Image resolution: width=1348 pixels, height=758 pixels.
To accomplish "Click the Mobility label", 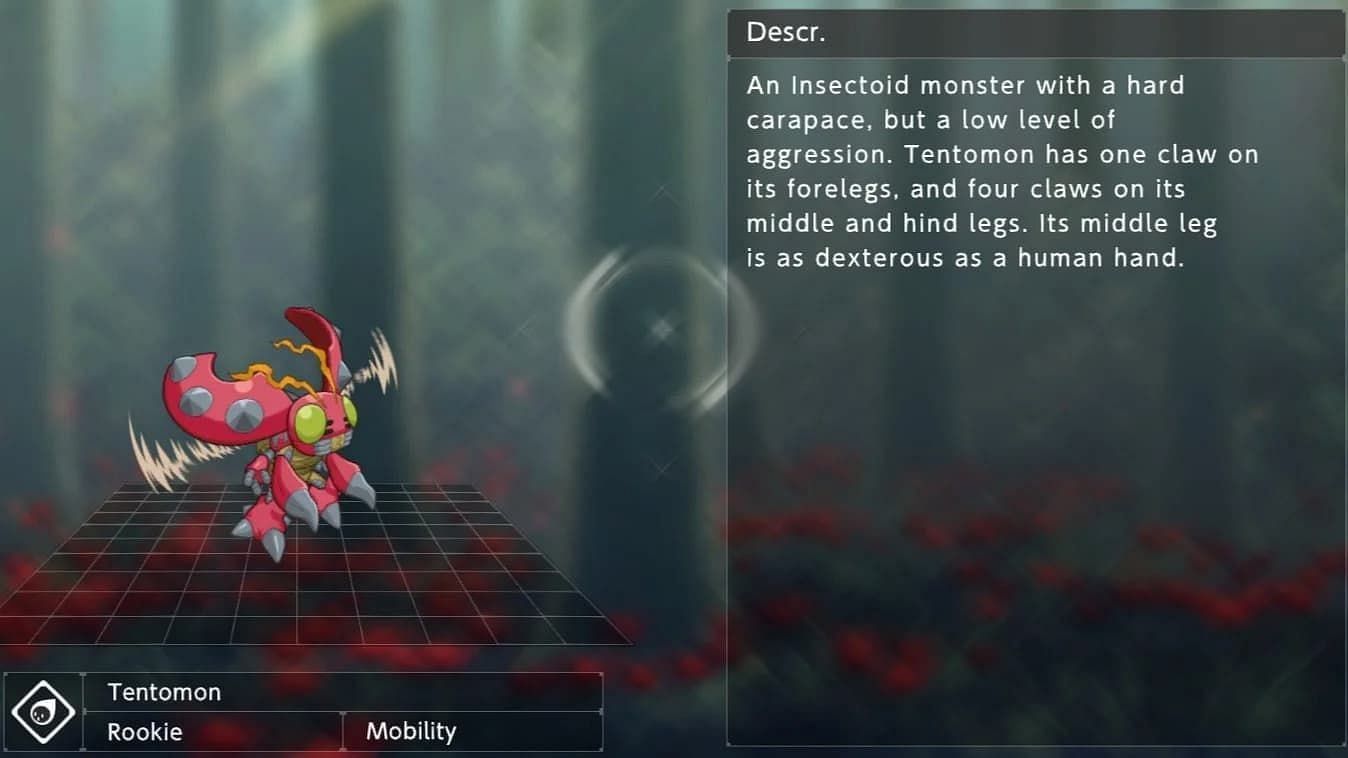I will pyautogui.click(x=411, y=731).
